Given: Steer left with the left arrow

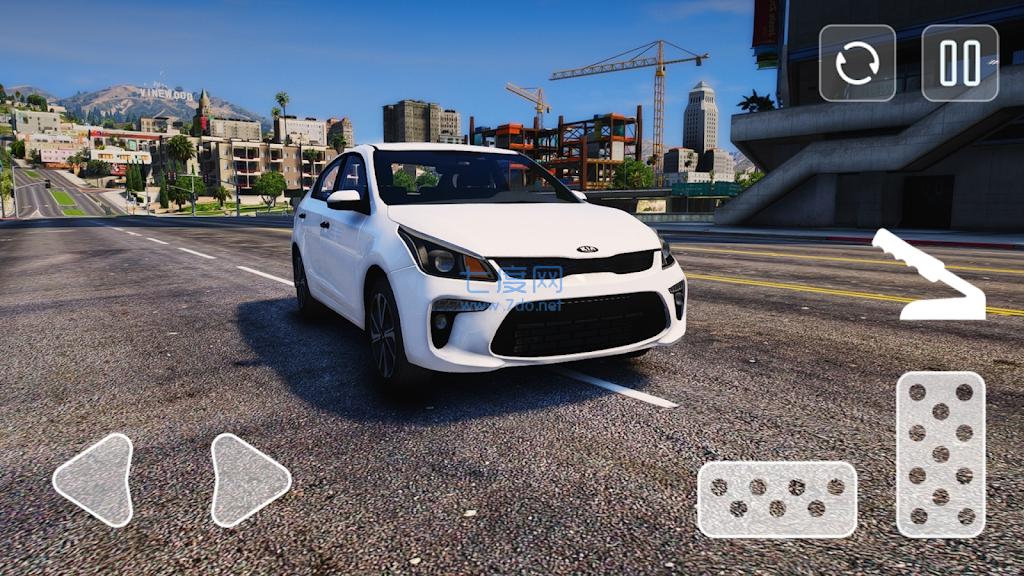Looking at the screenshot, I should [96, 480].
